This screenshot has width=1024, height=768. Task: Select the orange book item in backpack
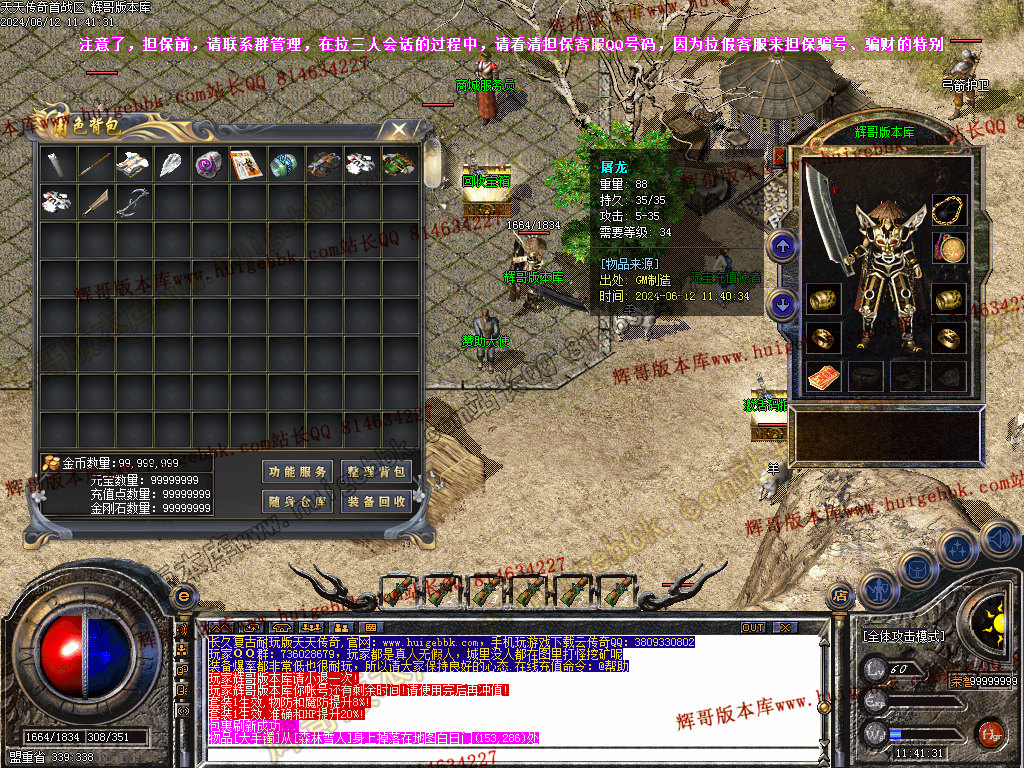pyautogui.click(x=246, y=164)
